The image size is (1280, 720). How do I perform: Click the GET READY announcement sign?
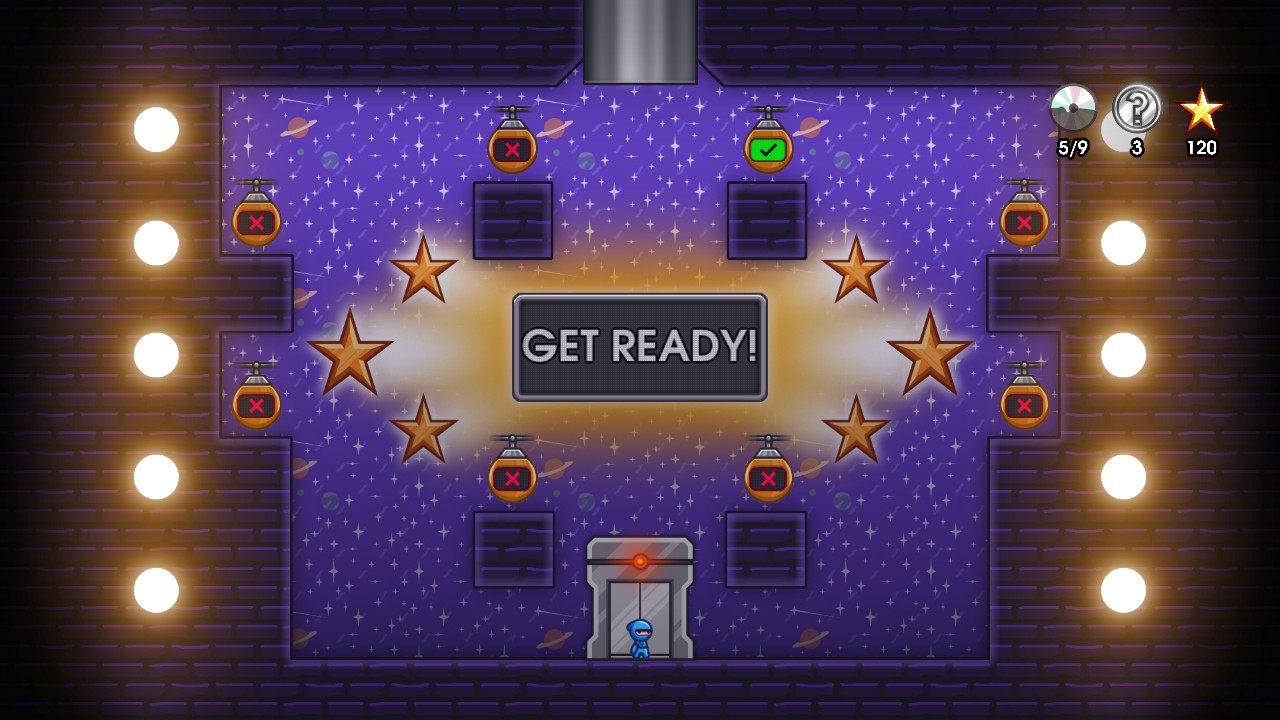pos(640,347)
